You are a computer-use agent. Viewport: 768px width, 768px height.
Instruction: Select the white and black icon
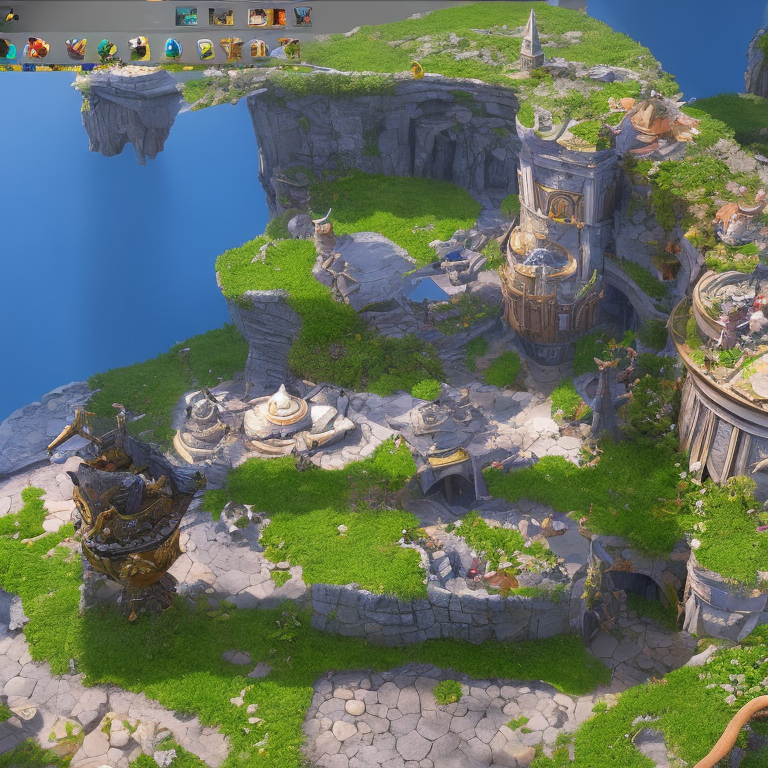click(138, 48)
